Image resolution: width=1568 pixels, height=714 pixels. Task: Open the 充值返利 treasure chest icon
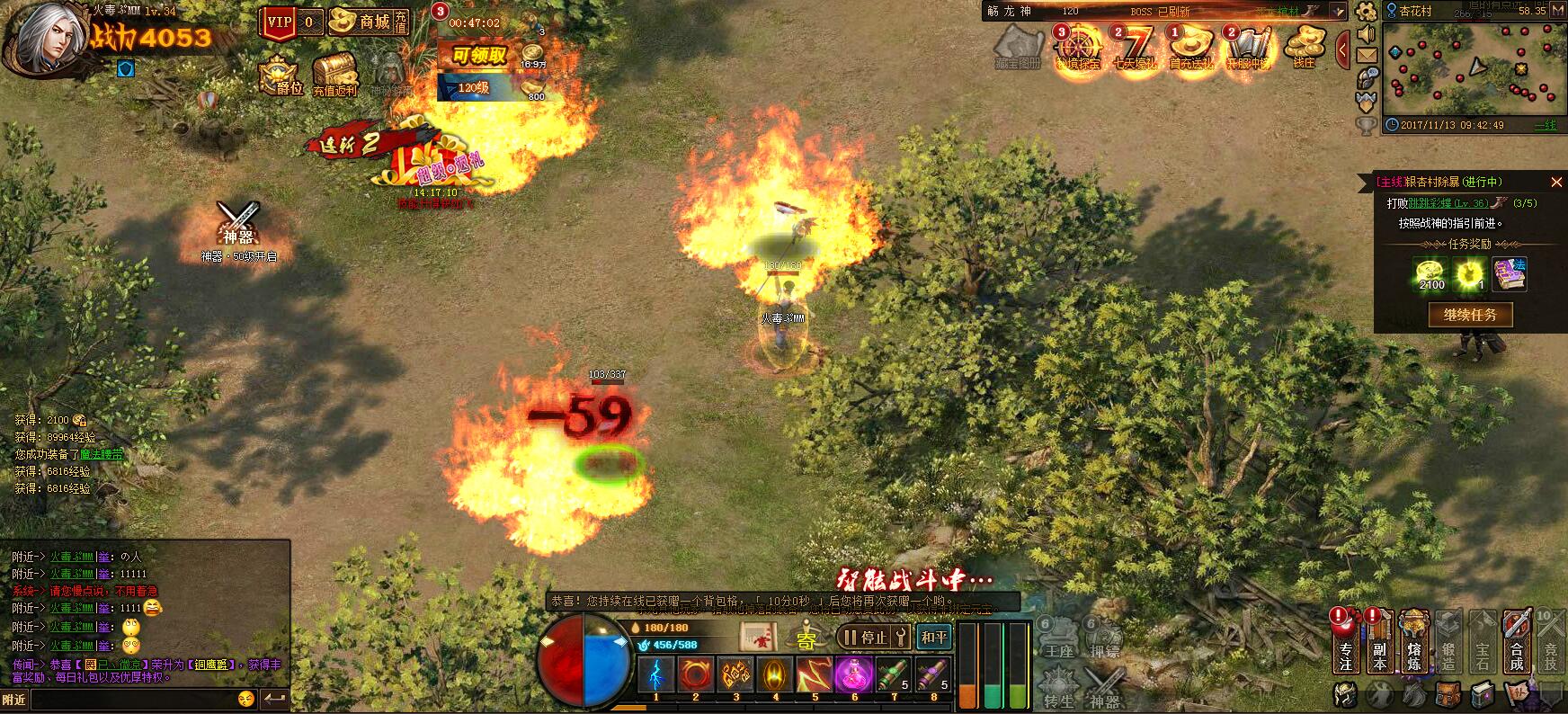pos(334,74)
